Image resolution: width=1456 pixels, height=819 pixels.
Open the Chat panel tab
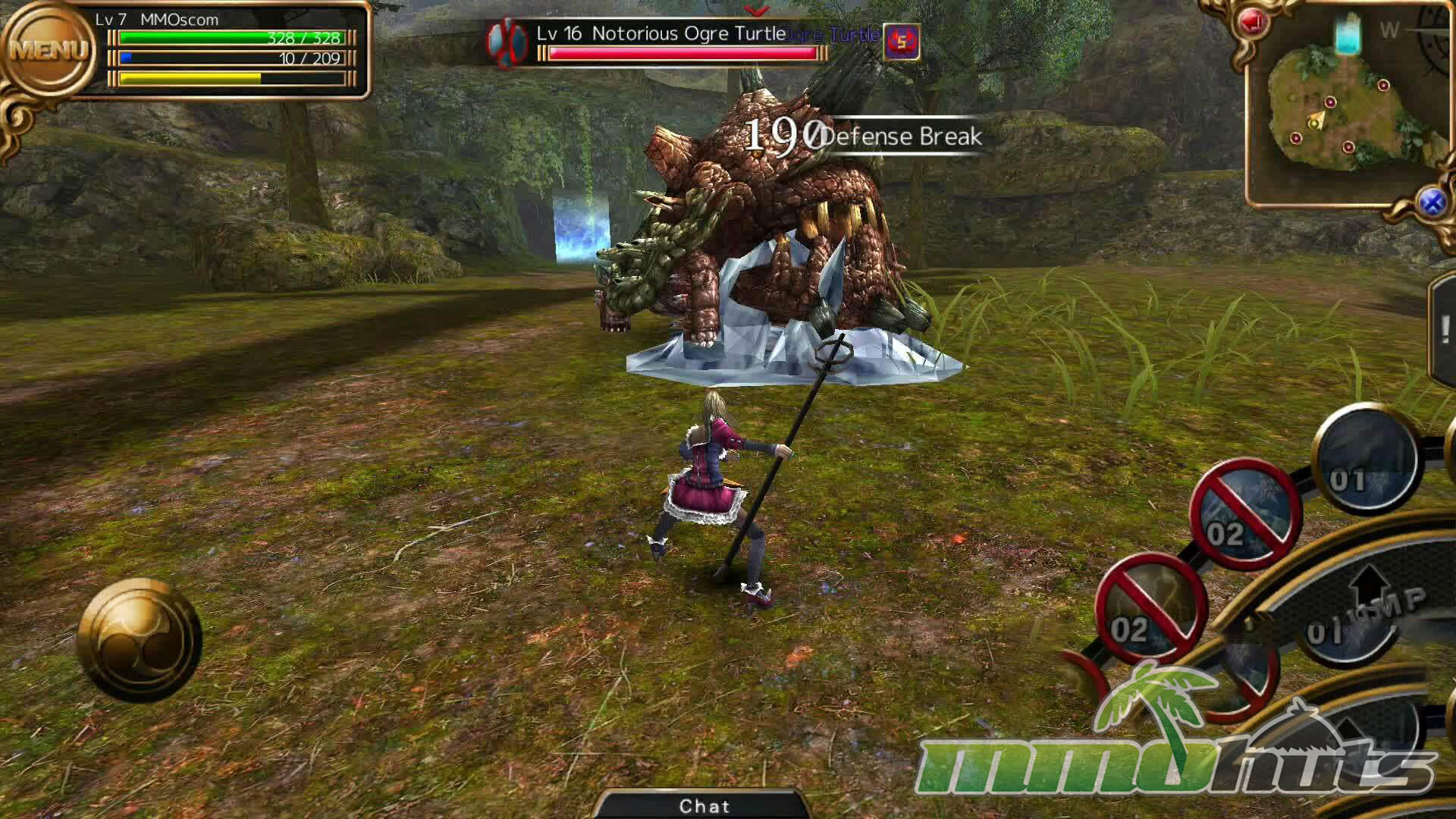tap(704, 805)
